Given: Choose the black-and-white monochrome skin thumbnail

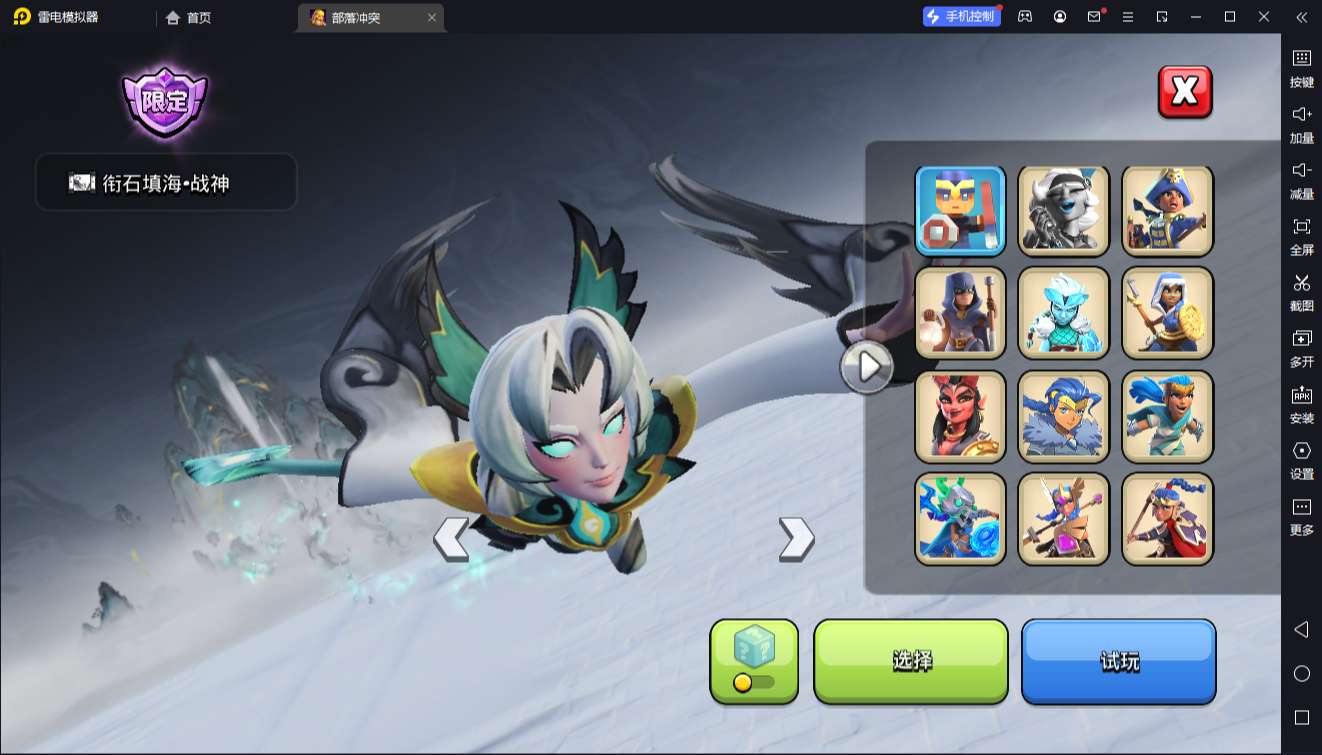Looking at the screenshot, I should 1064,210.
